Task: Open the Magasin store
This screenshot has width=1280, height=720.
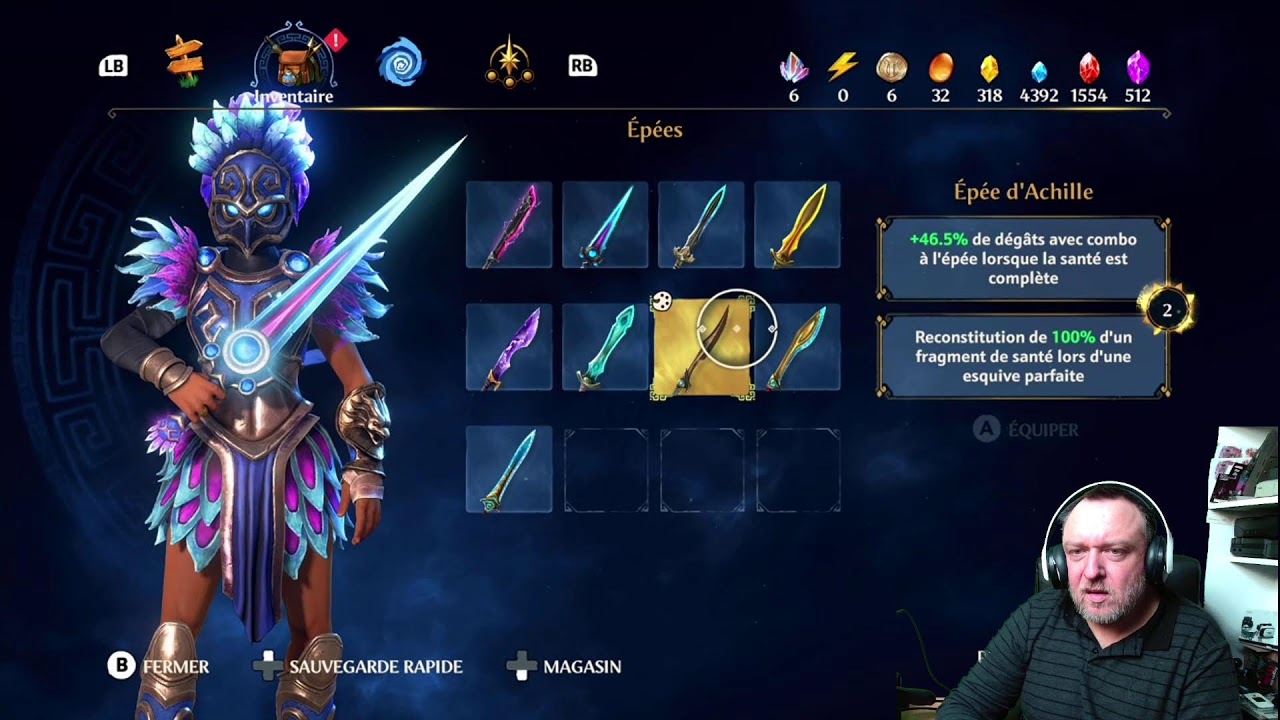Action: click(566, 666)
